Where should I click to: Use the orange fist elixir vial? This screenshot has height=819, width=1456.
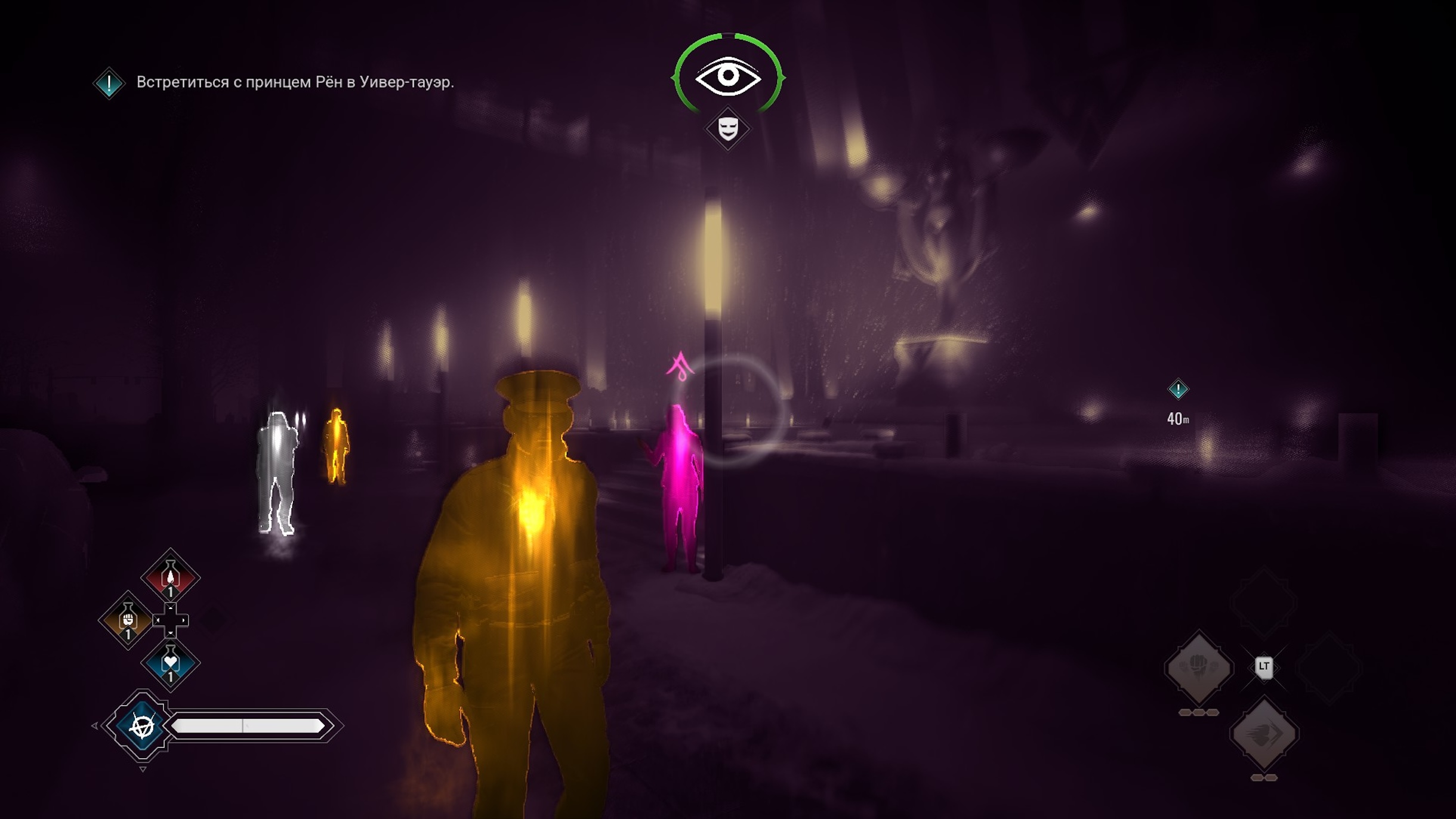coord(128,620)
